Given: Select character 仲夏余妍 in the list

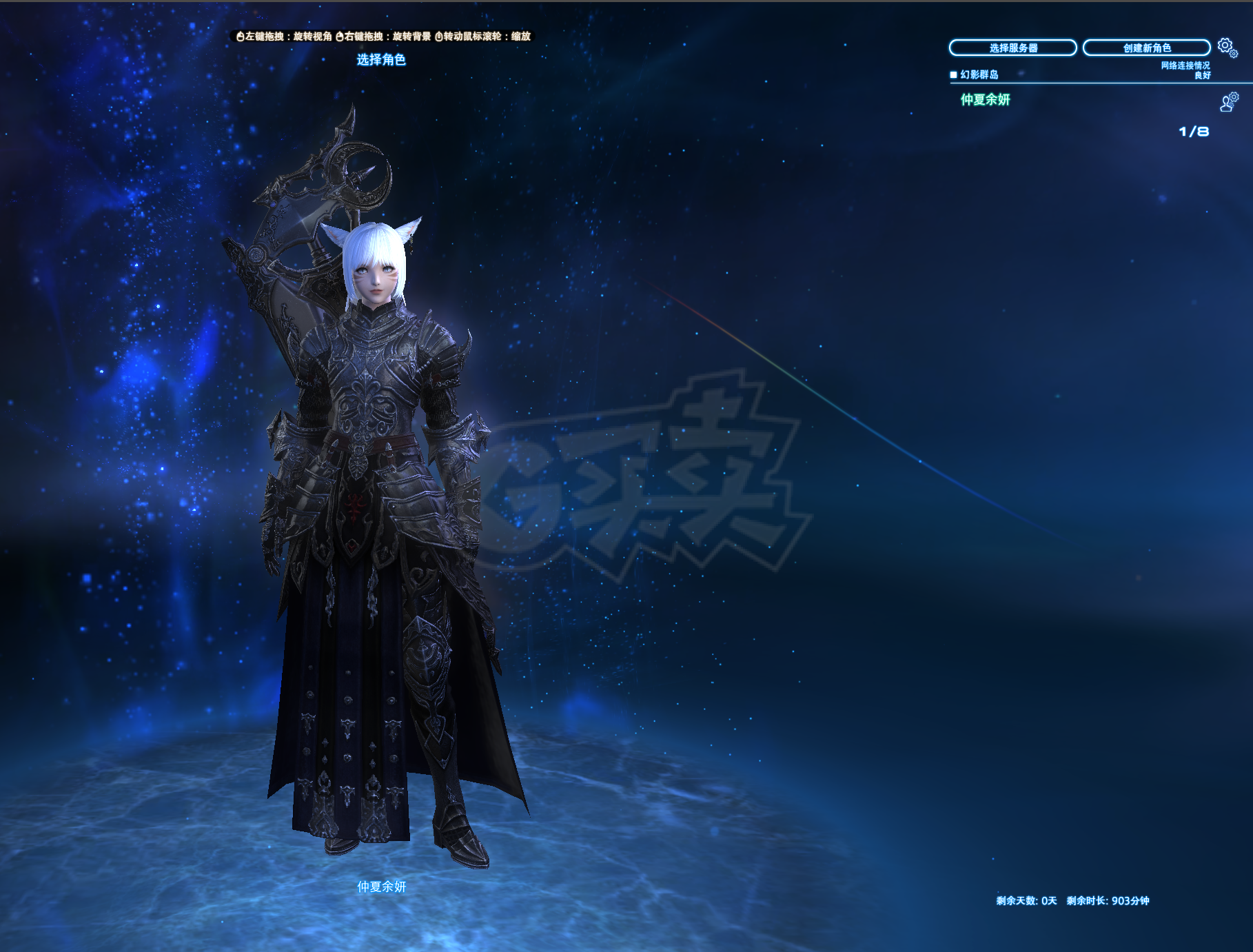Looking at the screenshot, I should click(986, 100).
